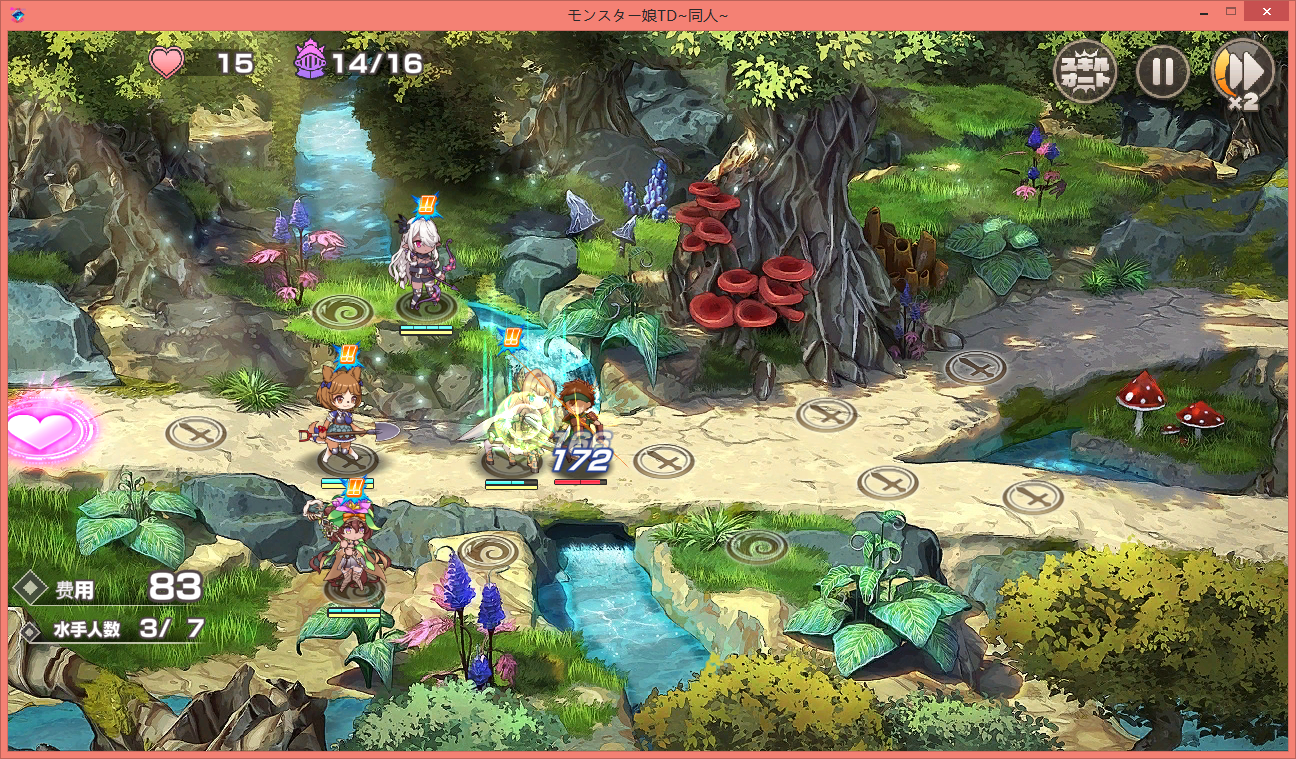Viewport: 1296px width, 759px height.
Task: Click the pink heart life counter icon
Action: point(166,61)
